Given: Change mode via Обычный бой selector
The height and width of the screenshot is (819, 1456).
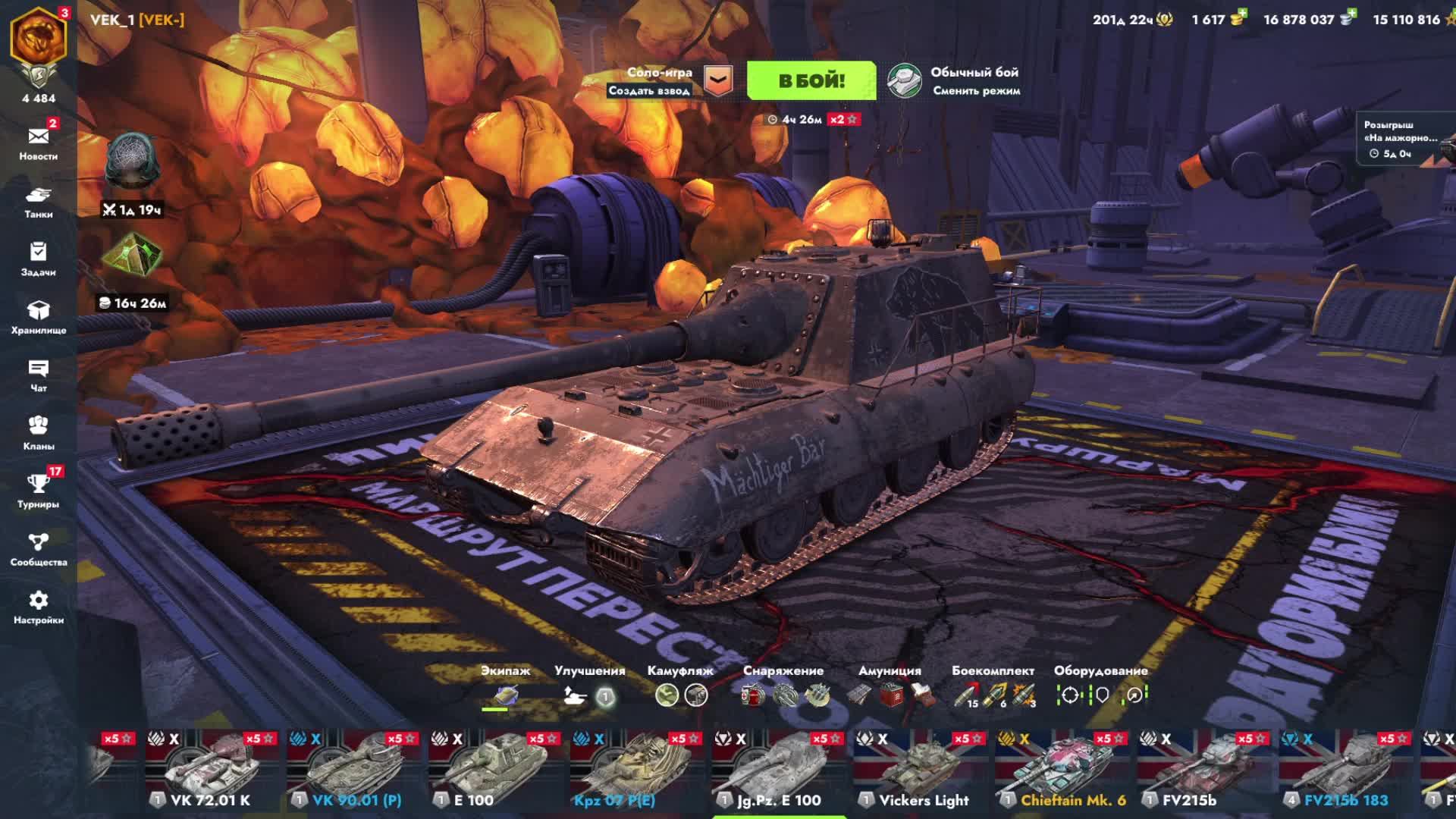Looking at the screenshot, I should pyautogui.click(x=955, y=80).
